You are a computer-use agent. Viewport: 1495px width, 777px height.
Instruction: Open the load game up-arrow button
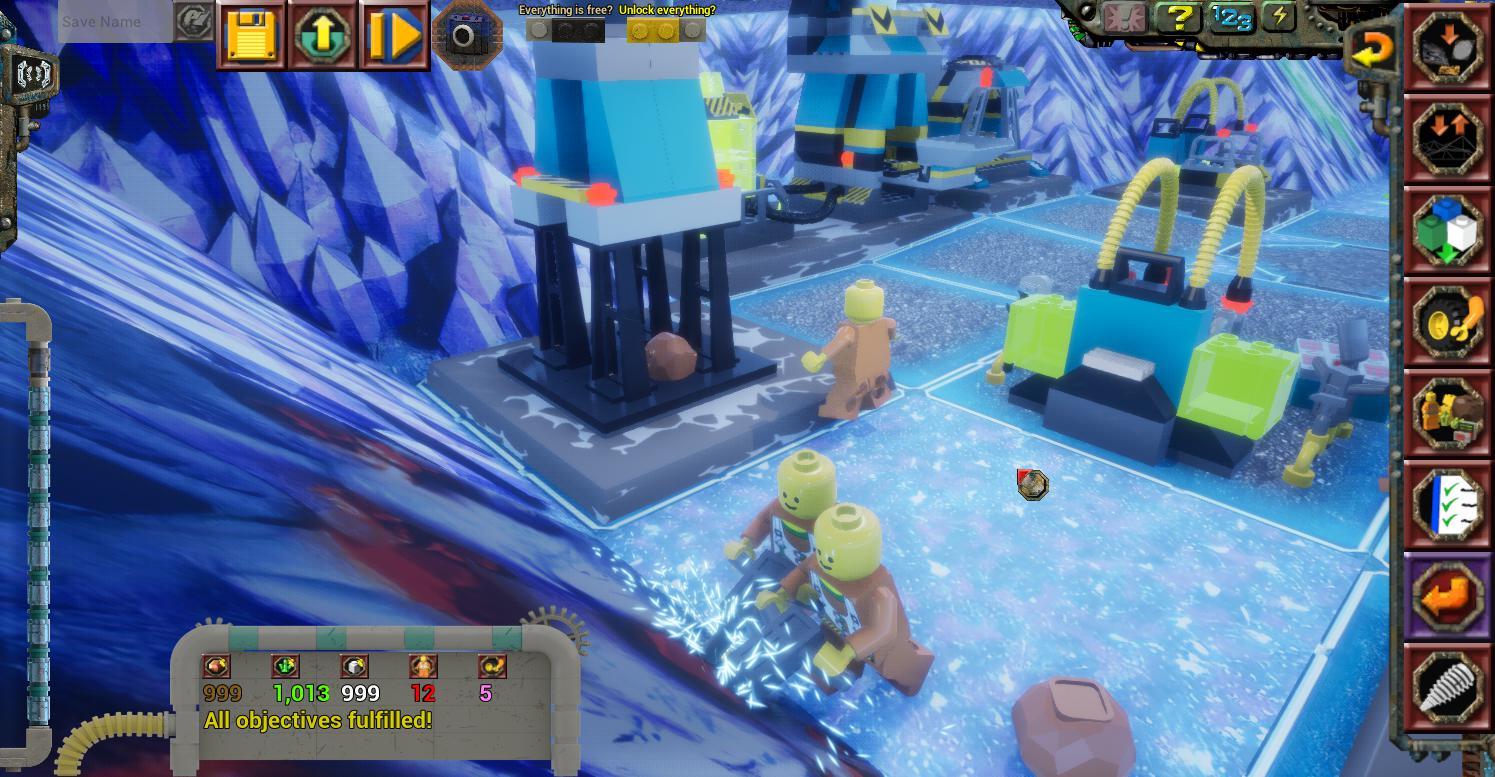[323, 36]
